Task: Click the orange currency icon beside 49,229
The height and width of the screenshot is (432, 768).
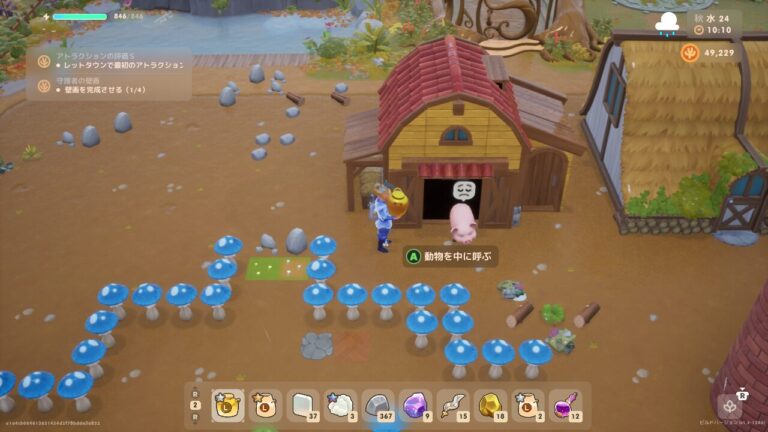Action: [x=690, y=52]
